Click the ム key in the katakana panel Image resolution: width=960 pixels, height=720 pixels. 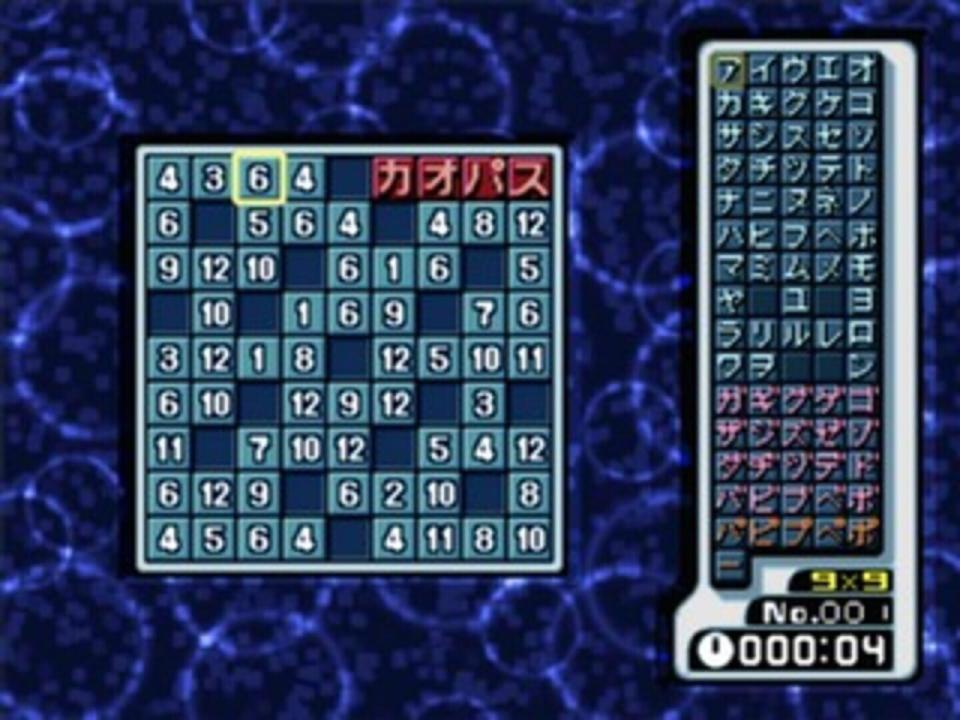tap(796, 268)
